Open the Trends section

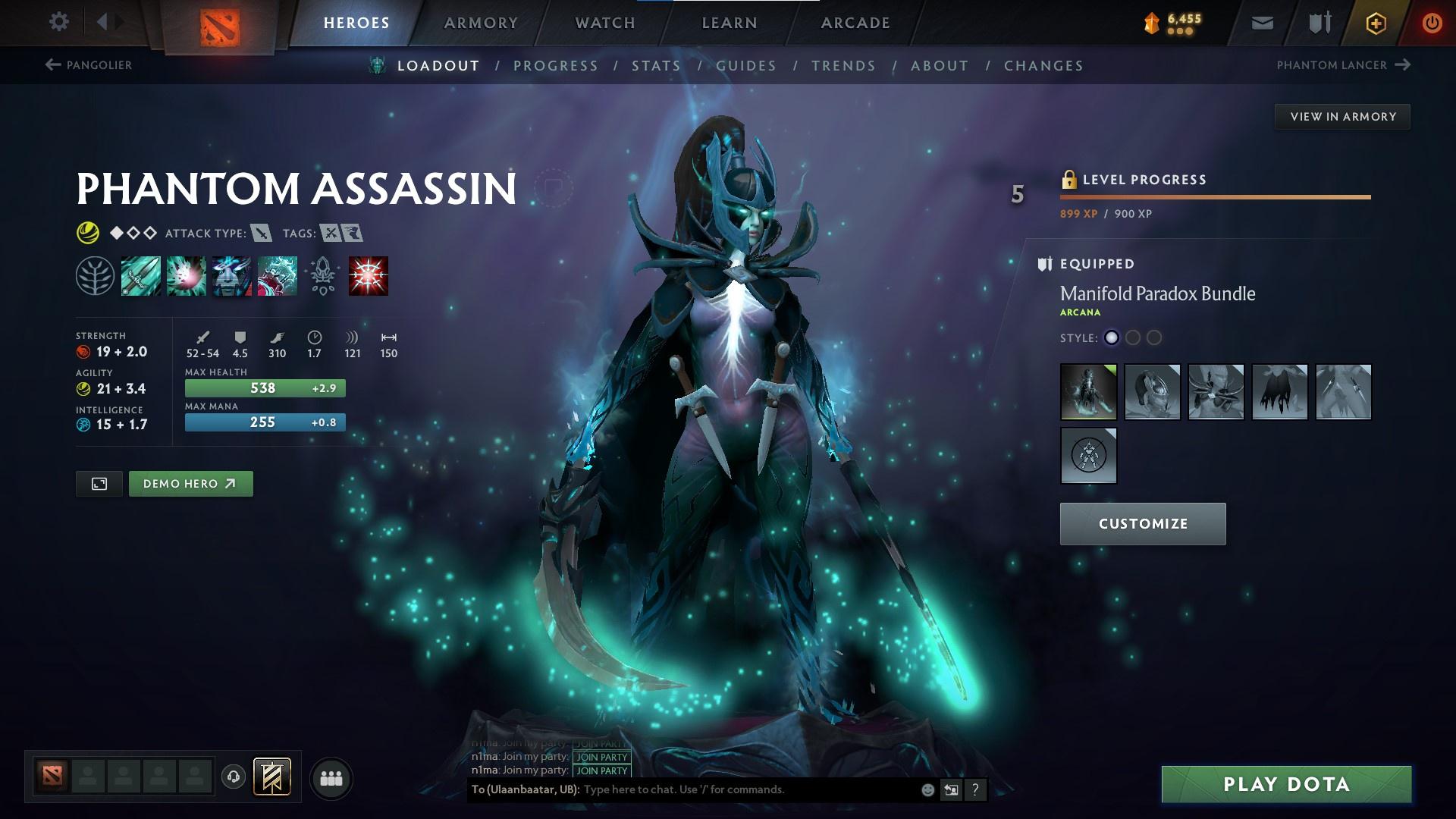843,66
